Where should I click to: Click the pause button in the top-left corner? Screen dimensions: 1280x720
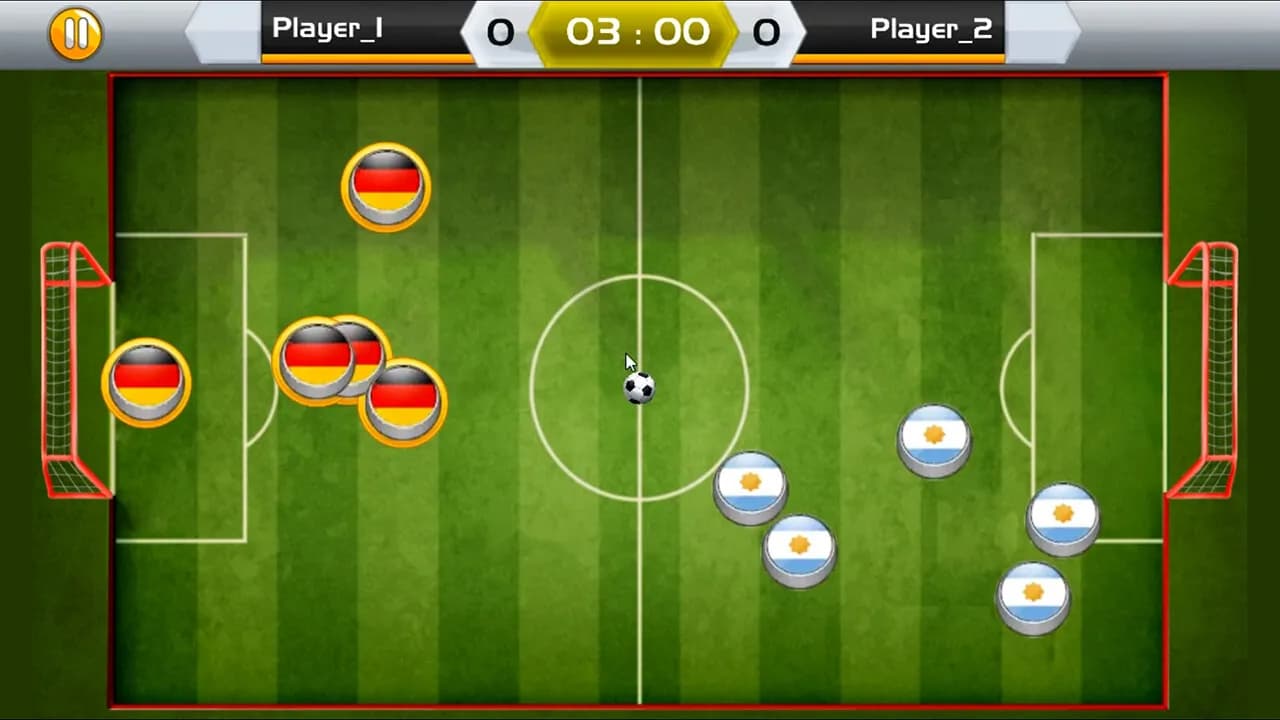coord(75,32)
